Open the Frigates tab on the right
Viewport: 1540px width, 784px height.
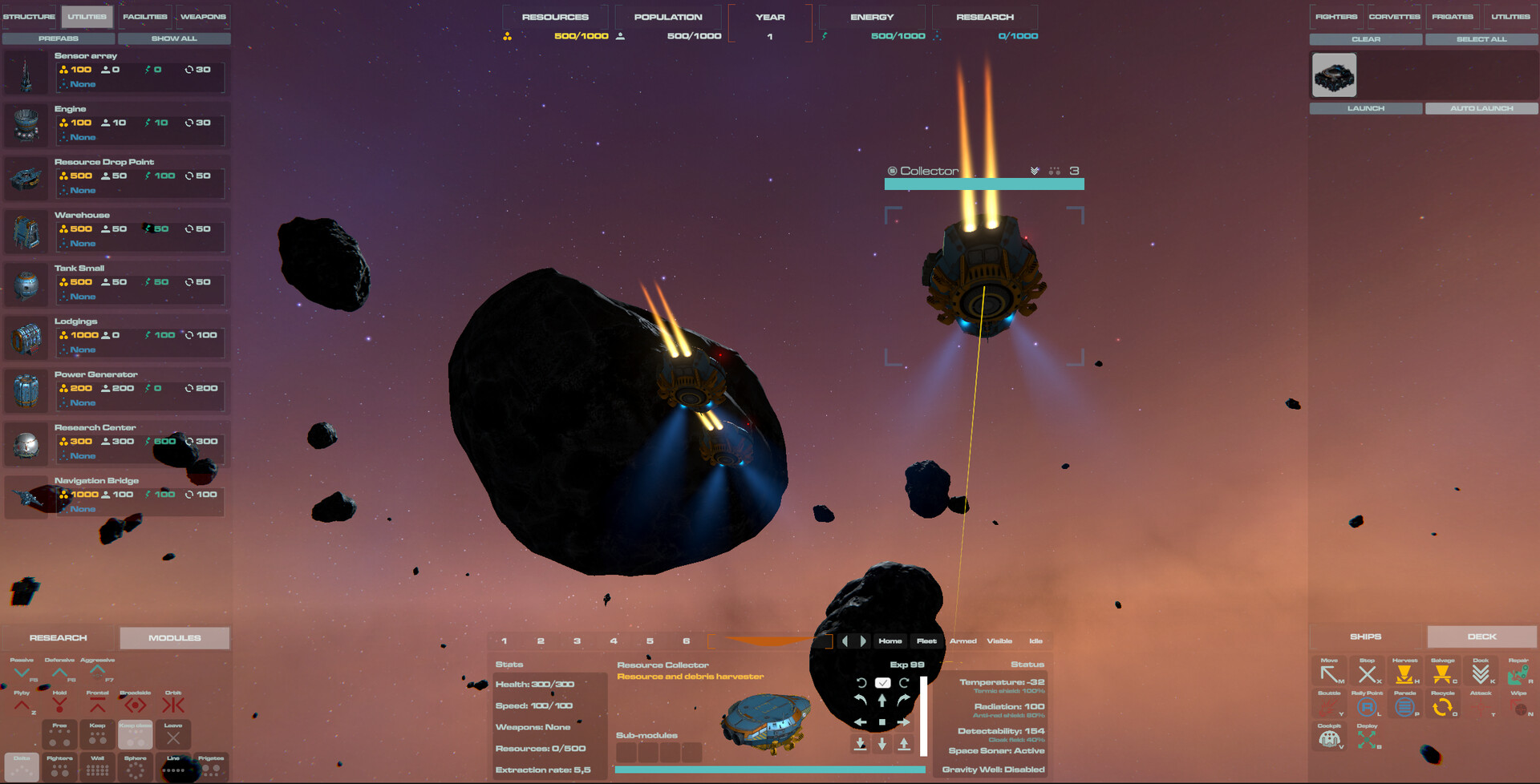click(x=1452, y=15)
